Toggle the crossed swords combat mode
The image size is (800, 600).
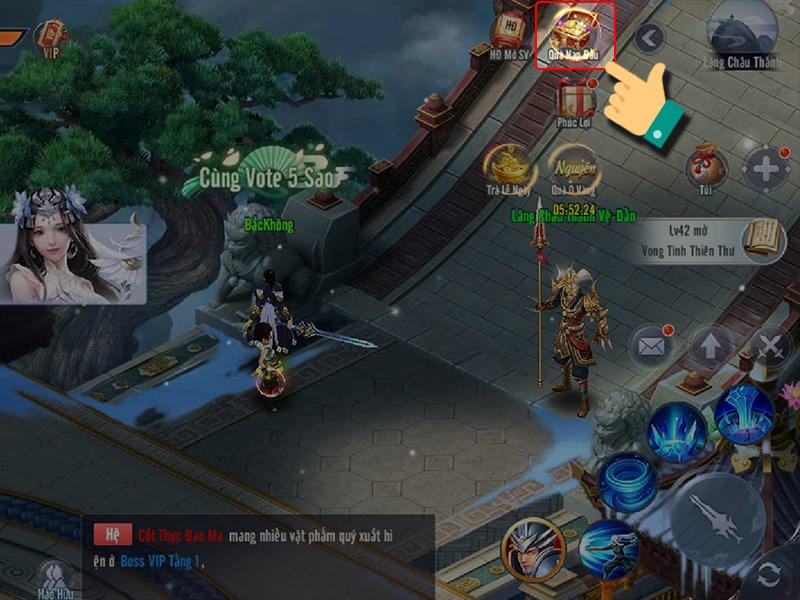tap(771, 347)
